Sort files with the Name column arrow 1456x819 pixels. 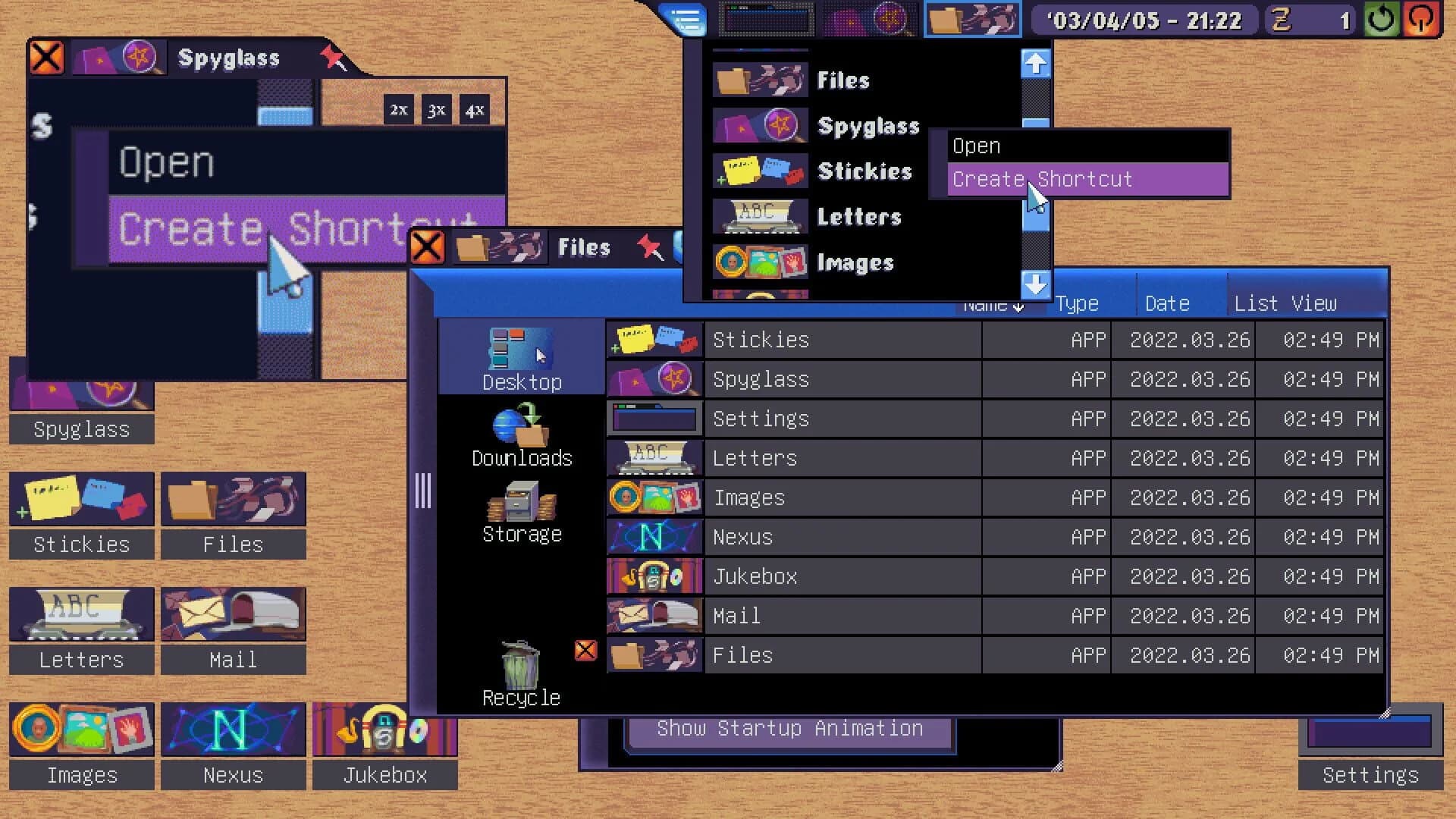click(1019, 305)
